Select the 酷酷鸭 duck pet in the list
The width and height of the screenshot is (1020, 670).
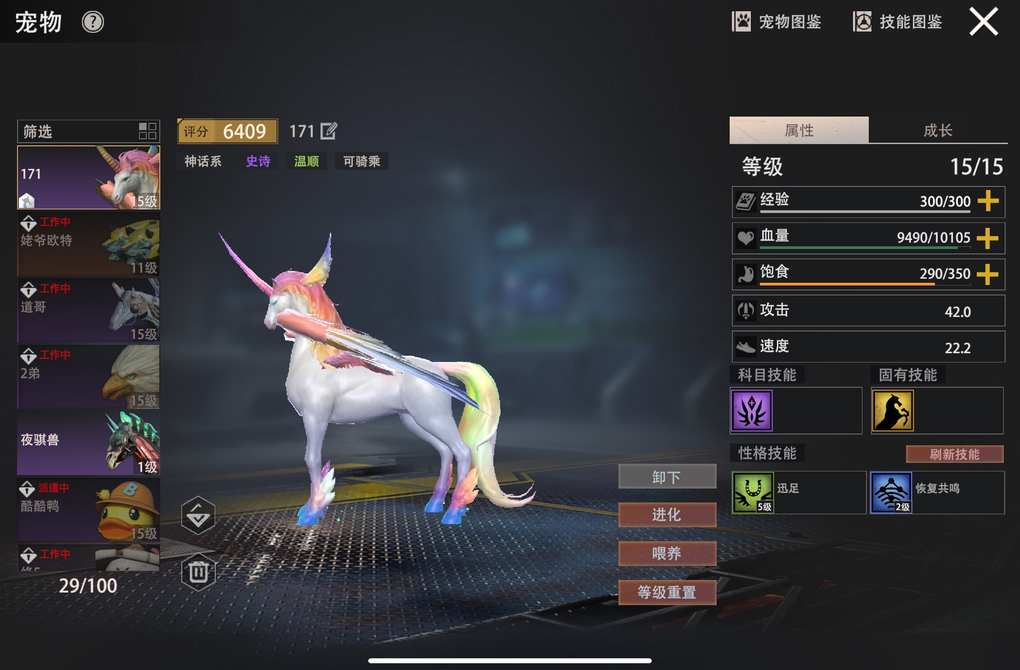[88, 509]
